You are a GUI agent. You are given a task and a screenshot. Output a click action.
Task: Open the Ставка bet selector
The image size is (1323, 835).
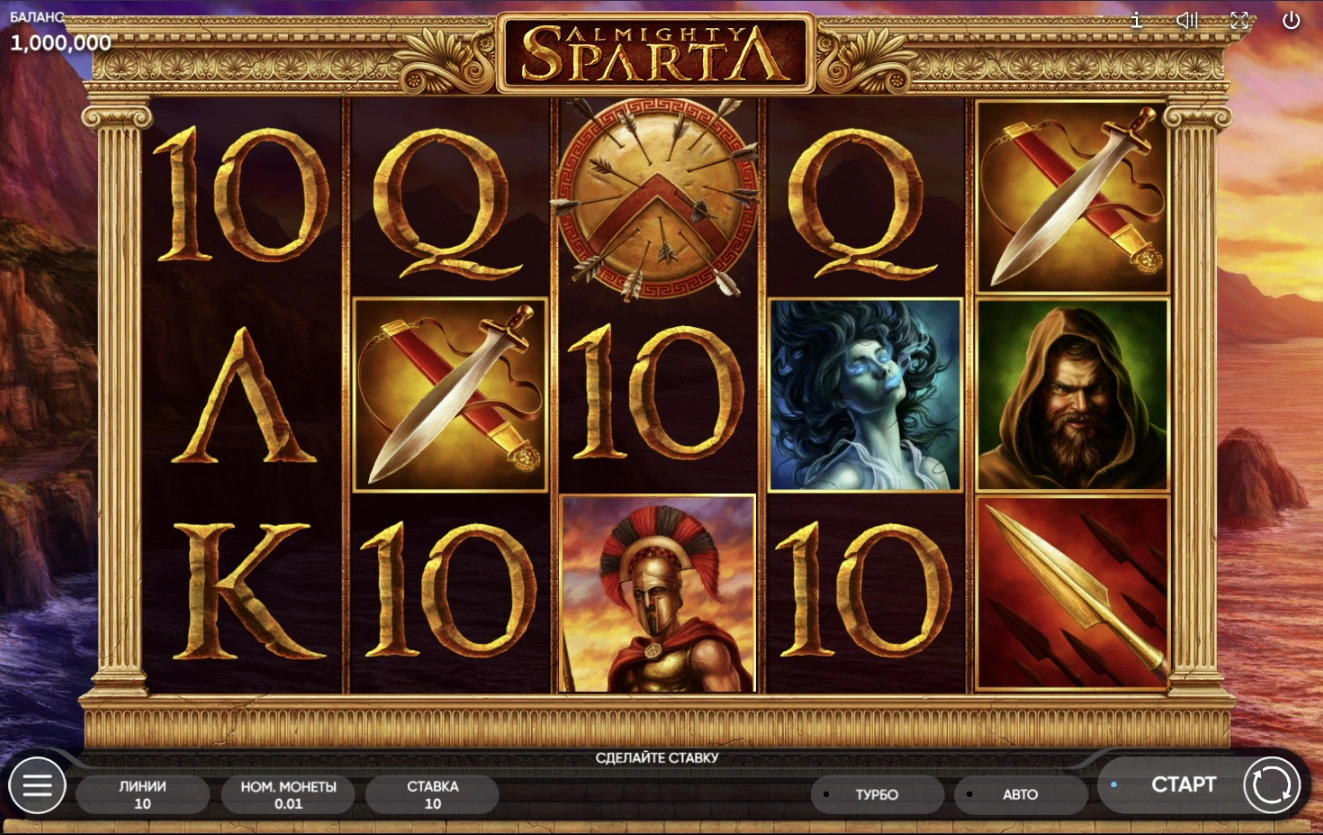[x=432, y=794]
